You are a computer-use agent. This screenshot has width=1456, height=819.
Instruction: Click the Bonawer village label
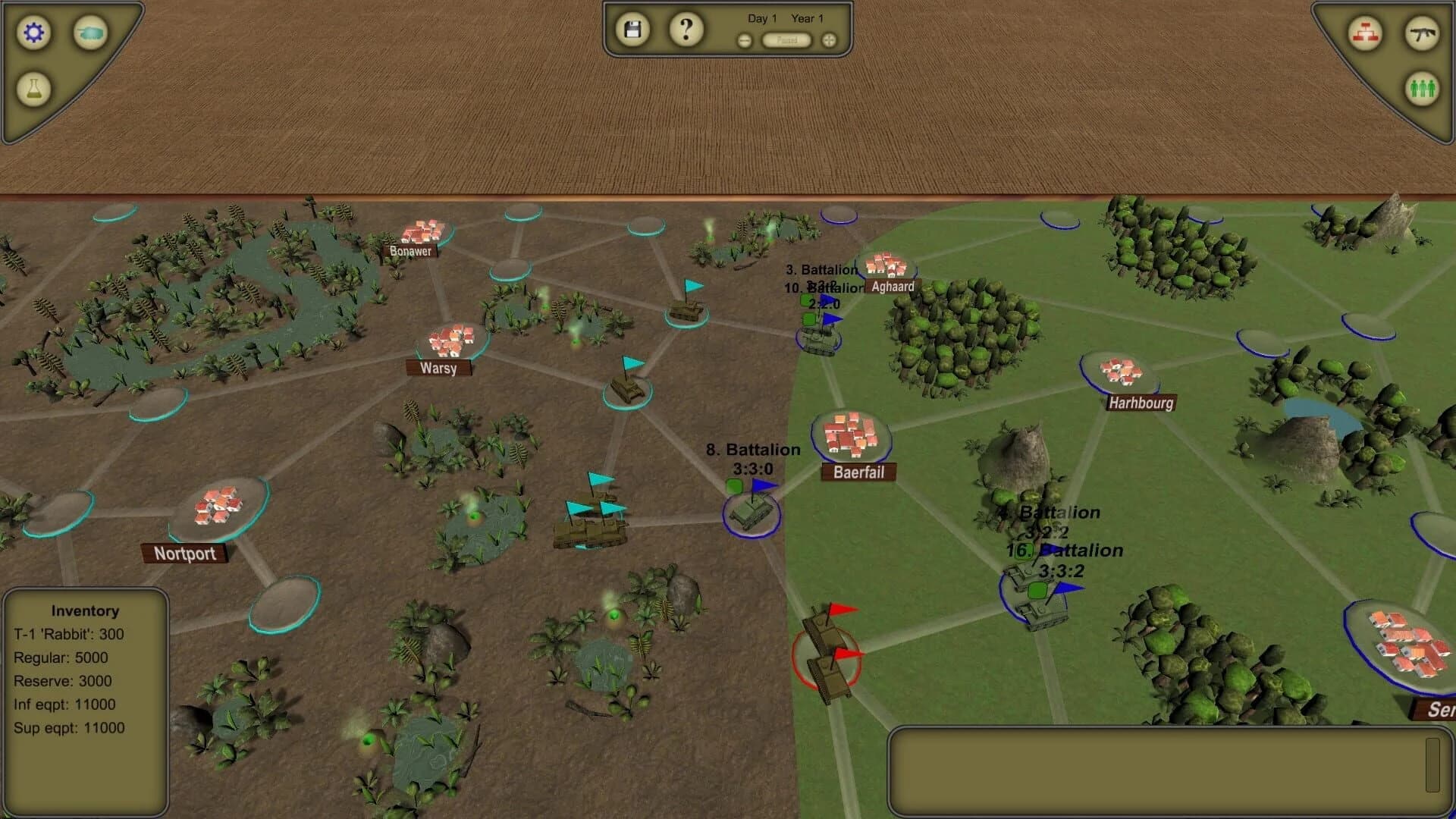pyautogui.click(x=409, y=250)
